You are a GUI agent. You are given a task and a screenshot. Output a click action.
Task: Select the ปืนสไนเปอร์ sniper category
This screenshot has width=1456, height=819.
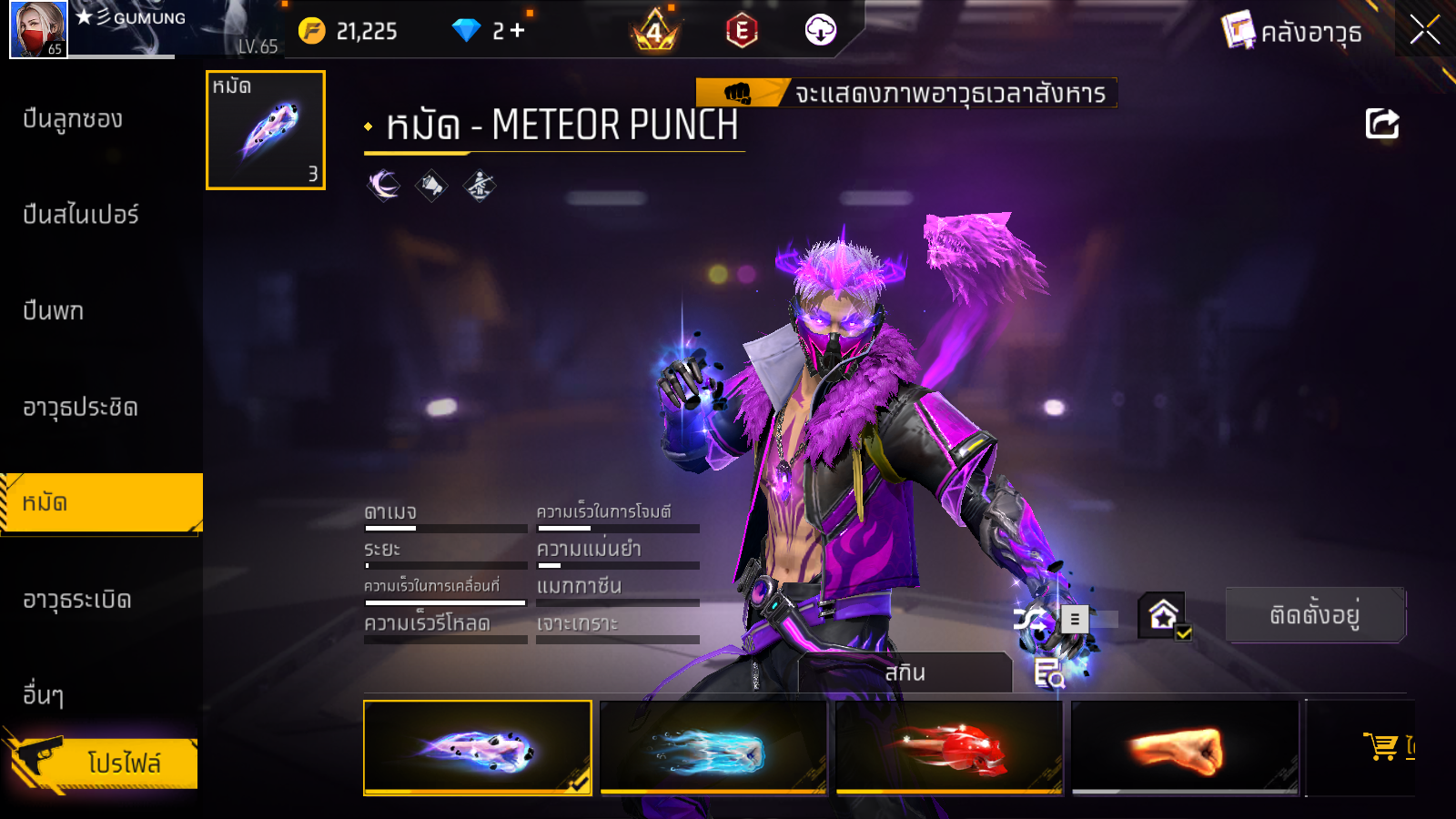pos(81,215)
